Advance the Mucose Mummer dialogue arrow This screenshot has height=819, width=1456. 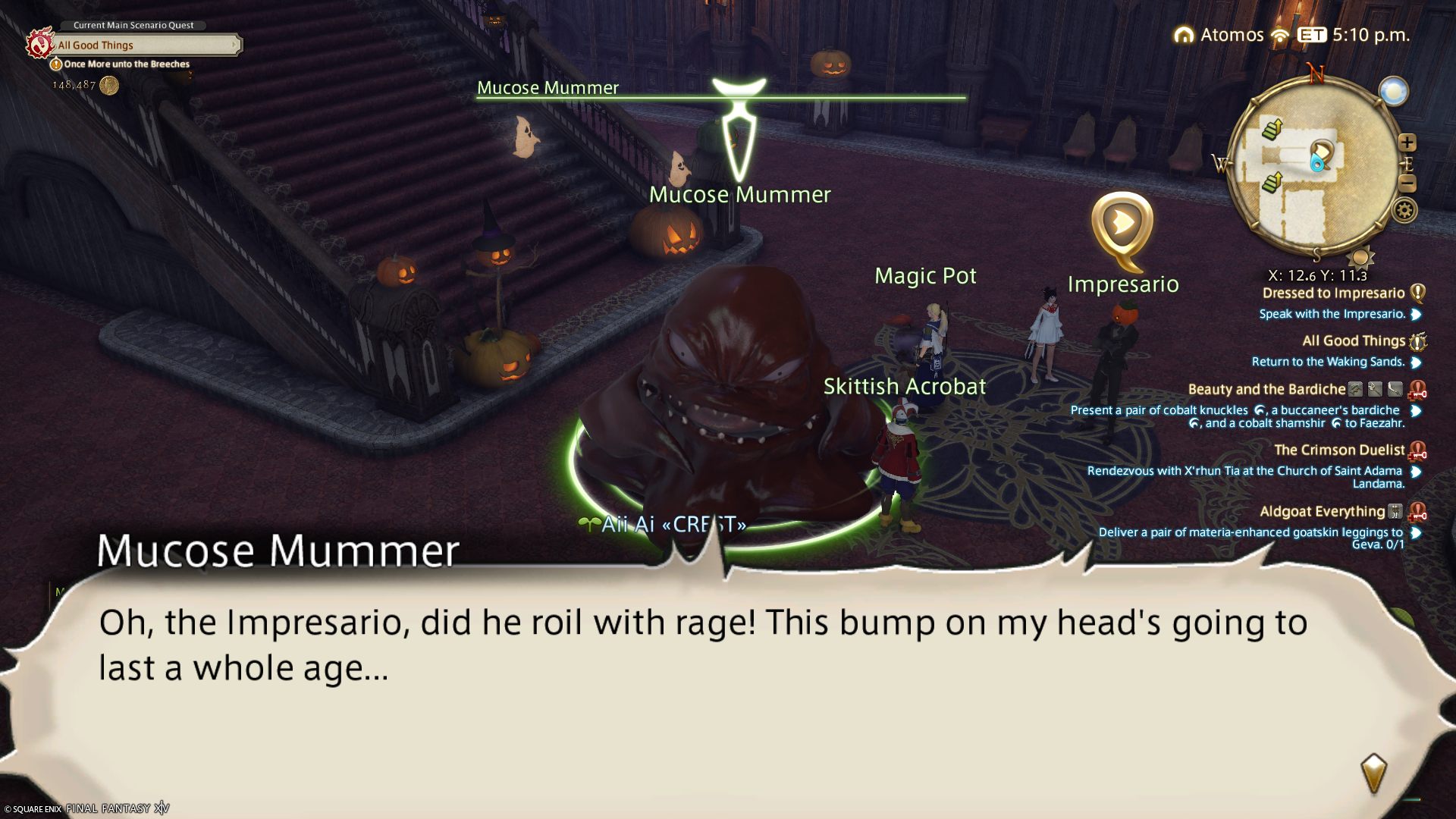tap(1373, 773)
